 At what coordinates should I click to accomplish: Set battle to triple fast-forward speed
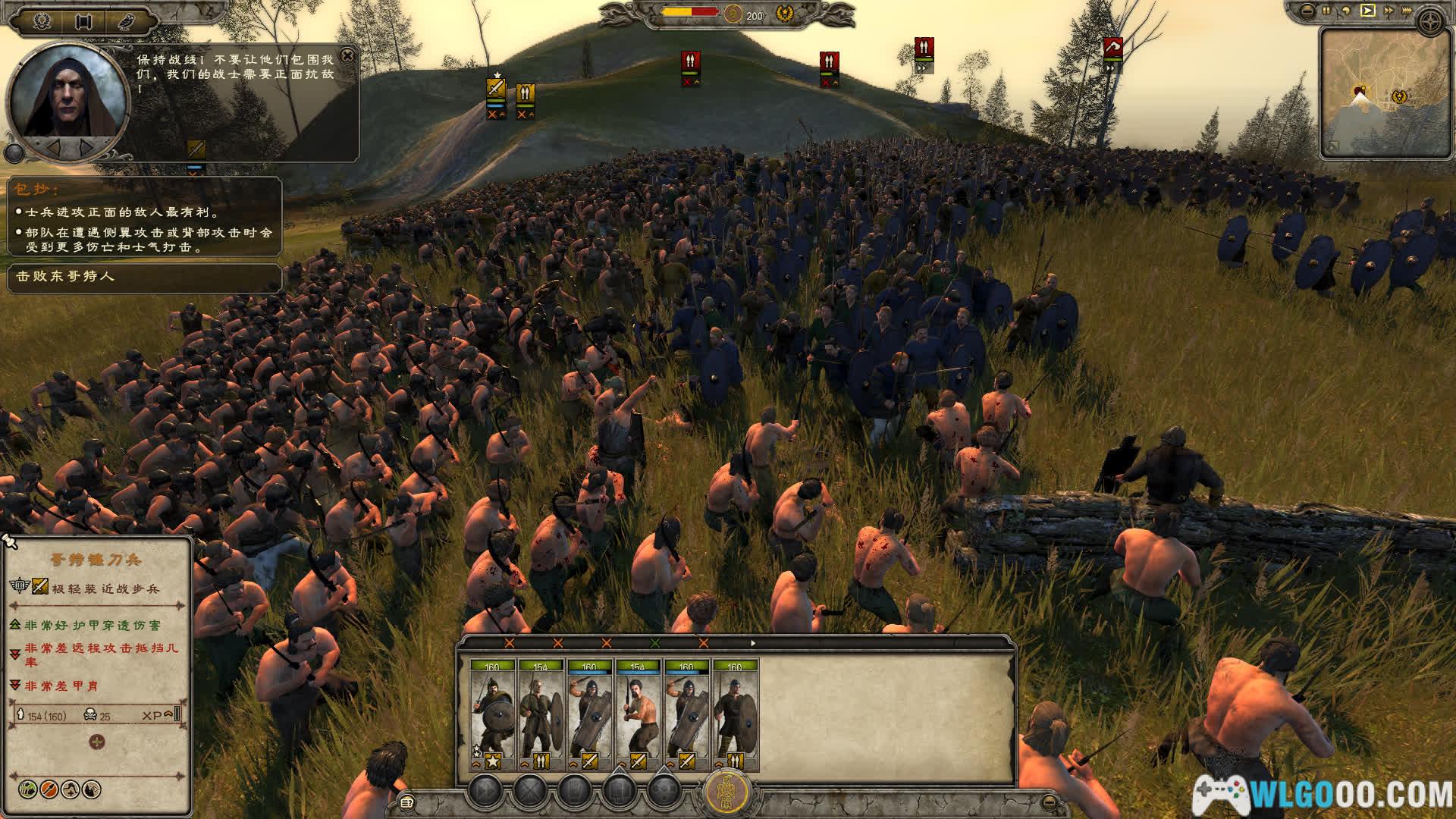point(1408,11)
